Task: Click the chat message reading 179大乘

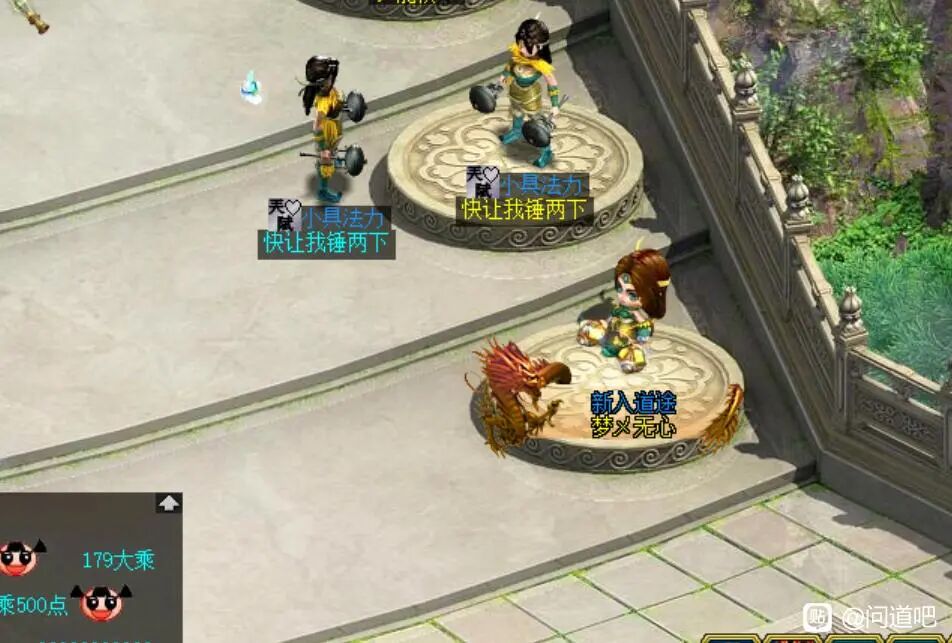Action: [x=118, y=560]
